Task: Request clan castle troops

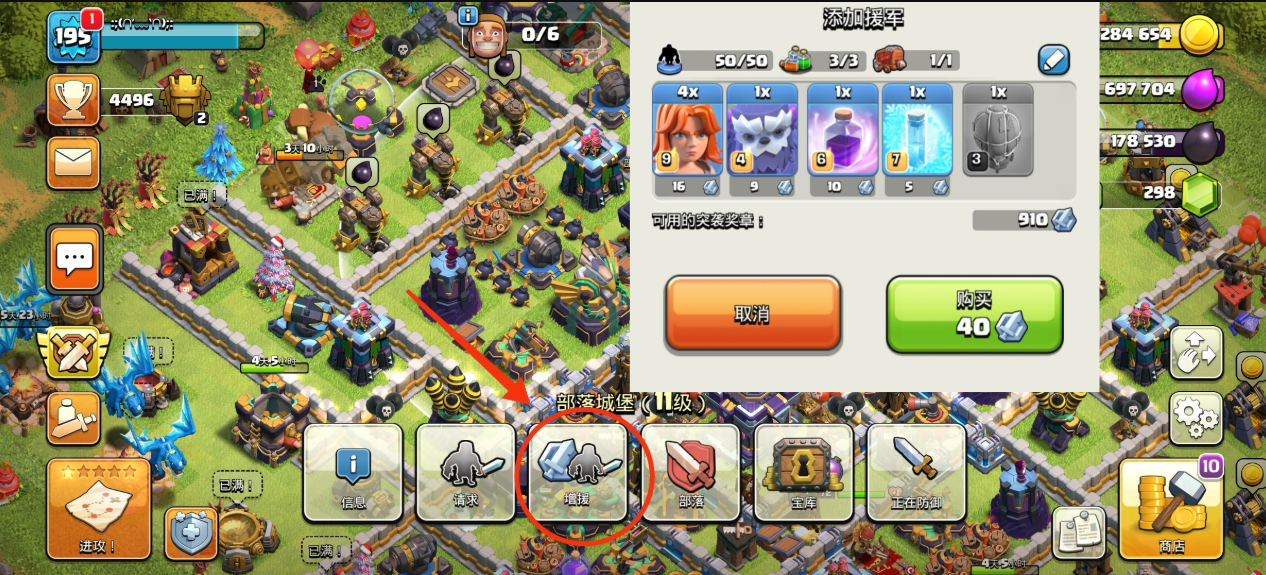Action: point(466,473)
